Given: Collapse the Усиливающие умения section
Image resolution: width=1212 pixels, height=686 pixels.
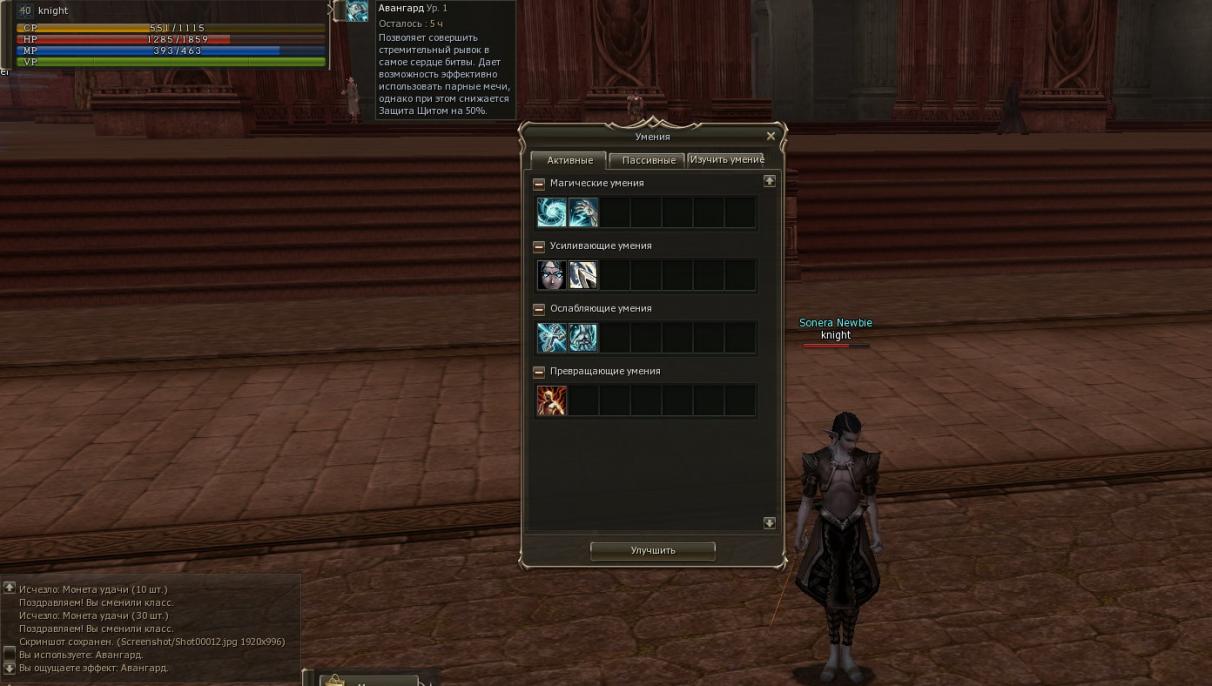Looking at the screenshot, I should pos(539,246).
